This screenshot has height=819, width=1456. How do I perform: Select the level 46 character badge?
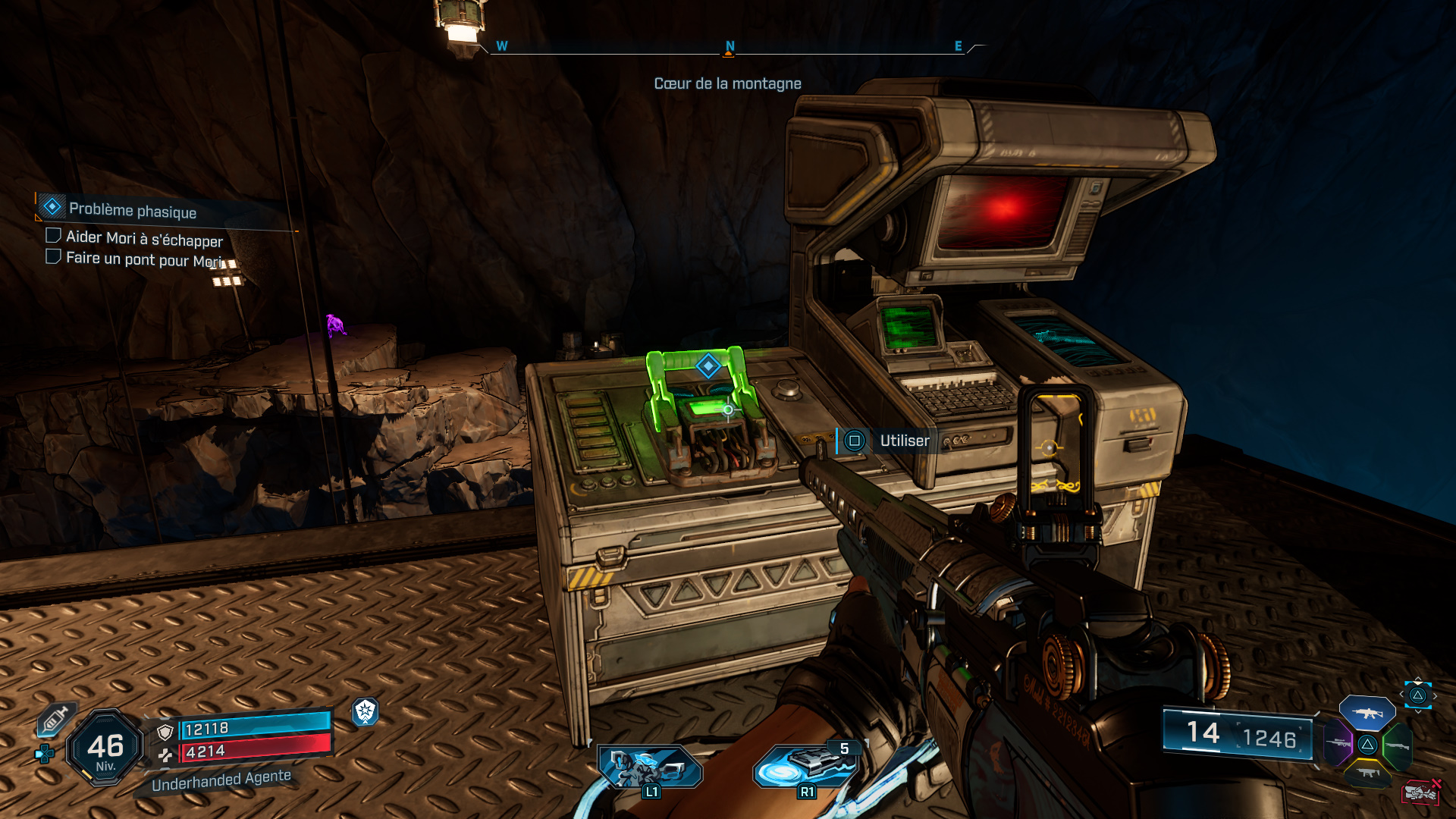tap(105, 748)
